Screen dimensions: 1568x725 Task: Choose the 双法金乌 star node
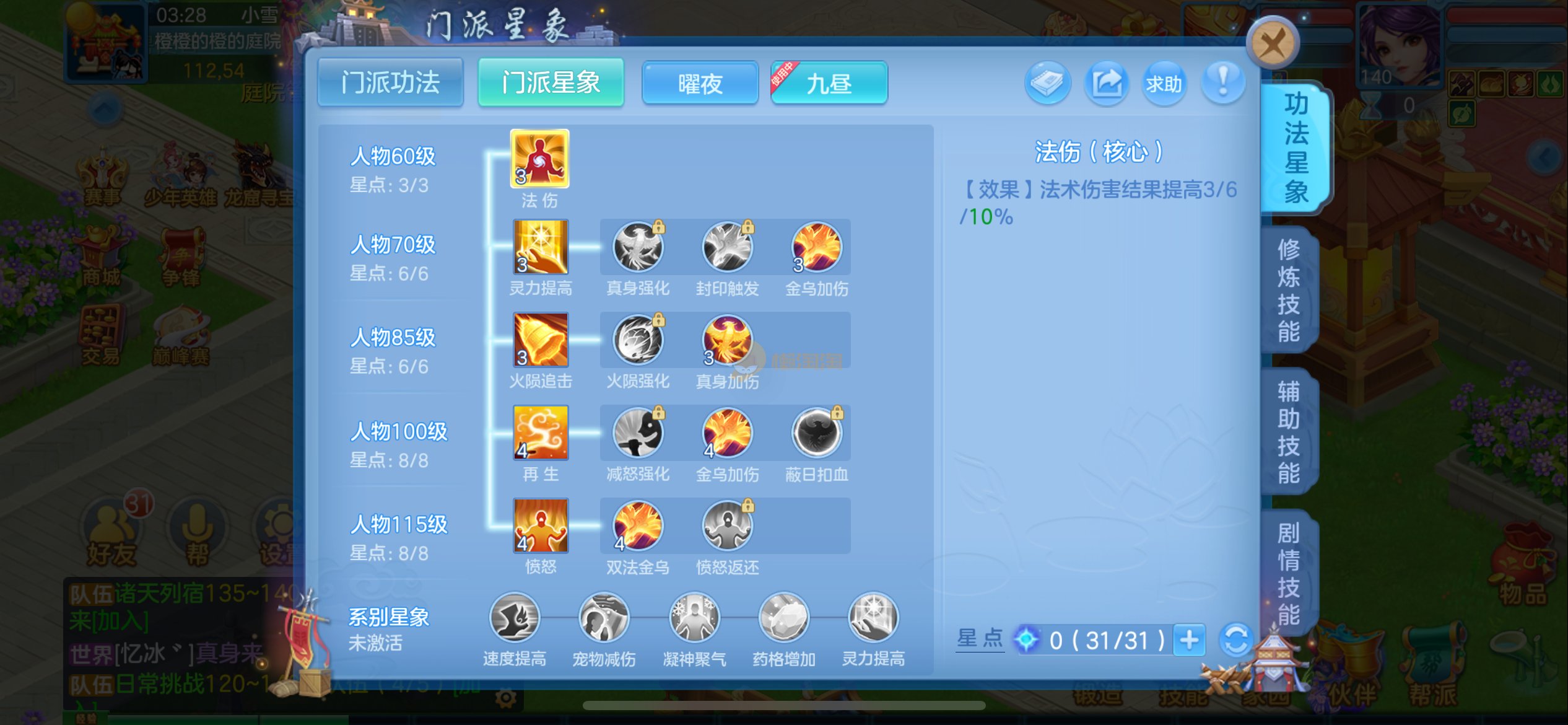(637, 526)
